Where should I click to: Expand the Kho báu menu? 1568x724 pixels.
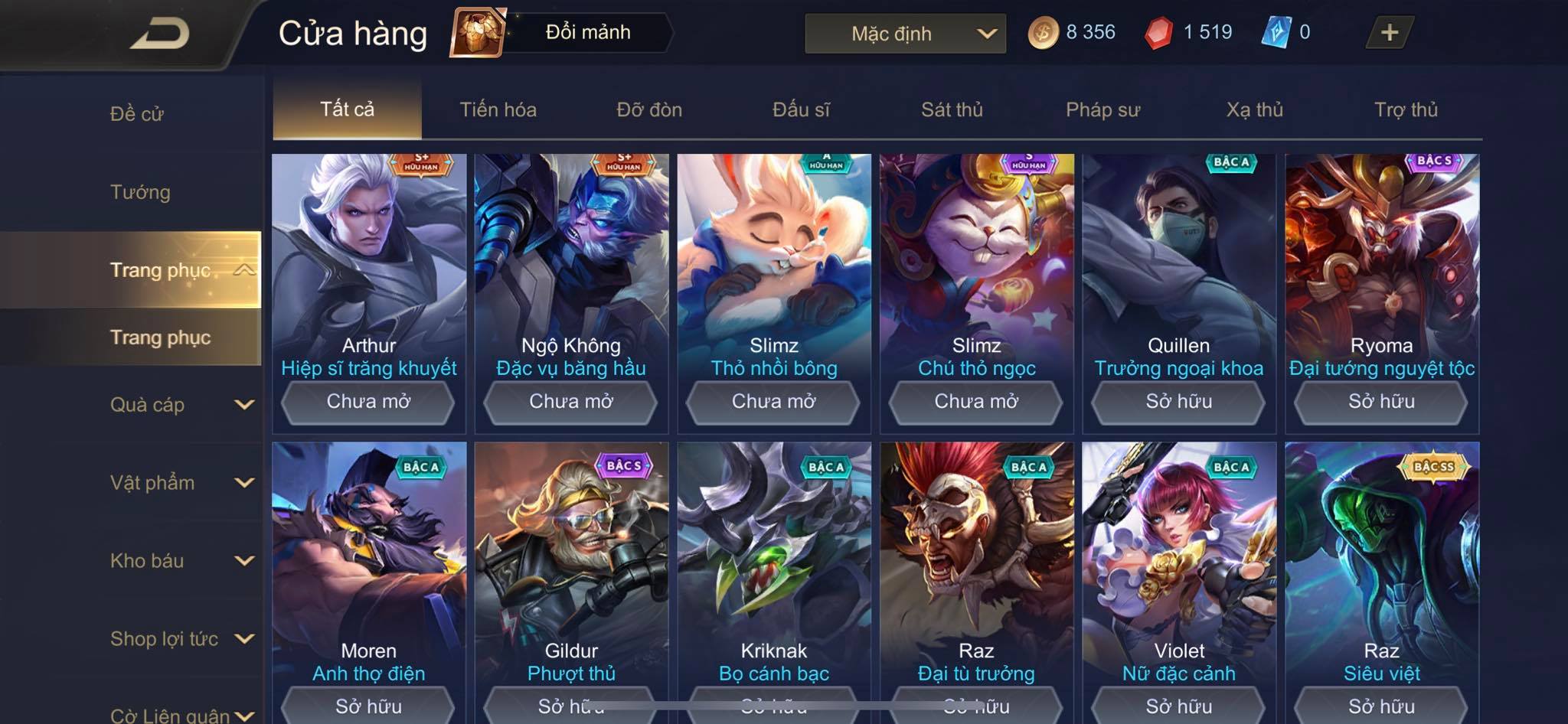click(x=181, y=561)
